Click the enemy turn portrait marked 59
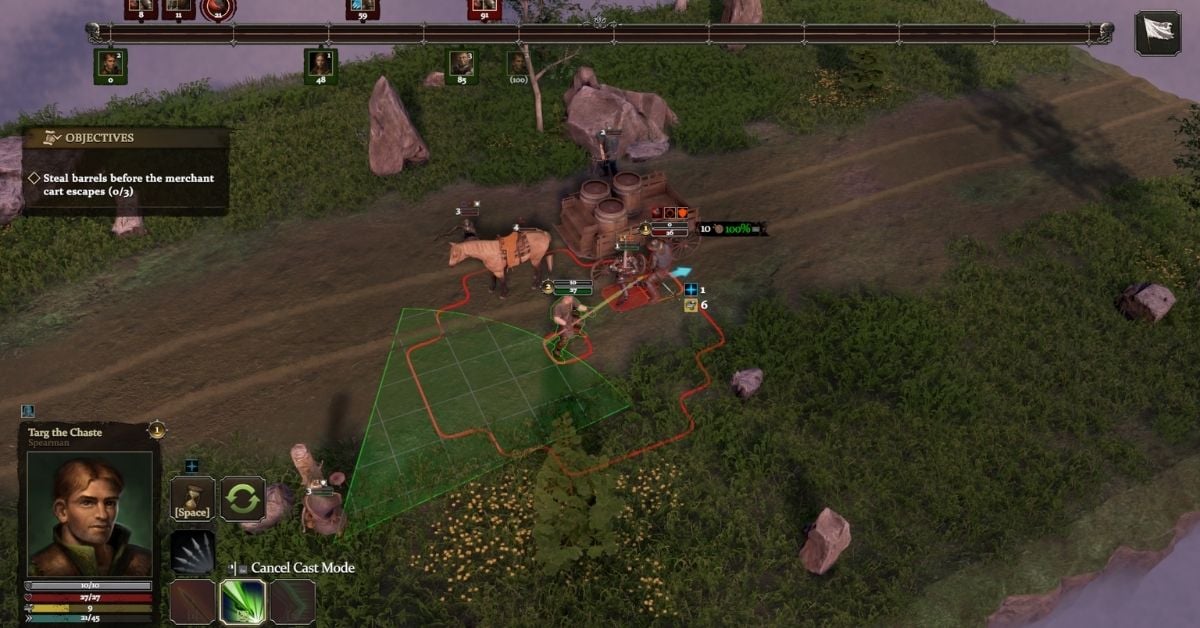This screenshot has width=1200, height=628. pos(362,8)
